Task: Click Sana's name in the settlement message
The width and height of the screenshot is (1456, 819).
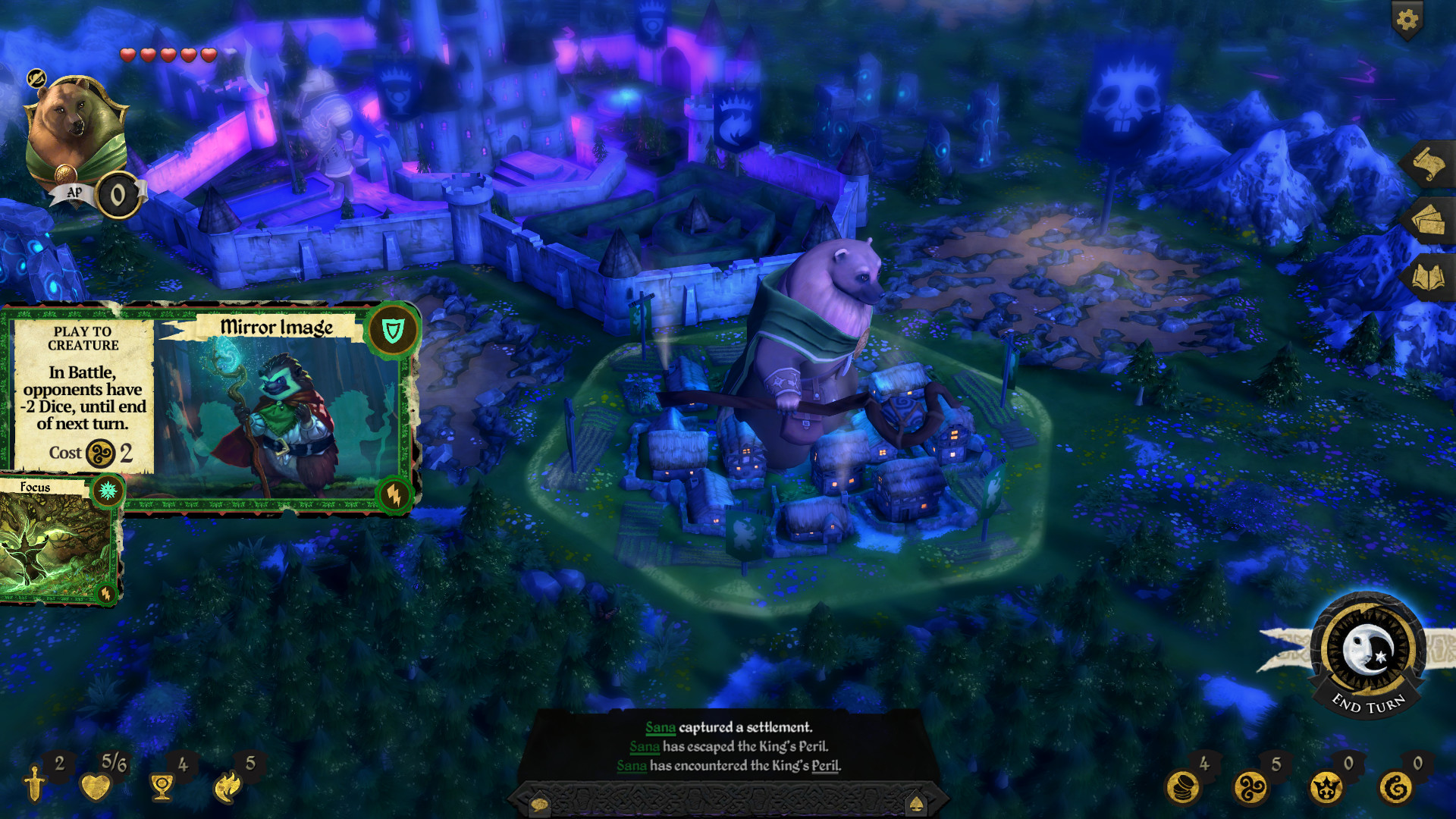Action: (660, 728)
